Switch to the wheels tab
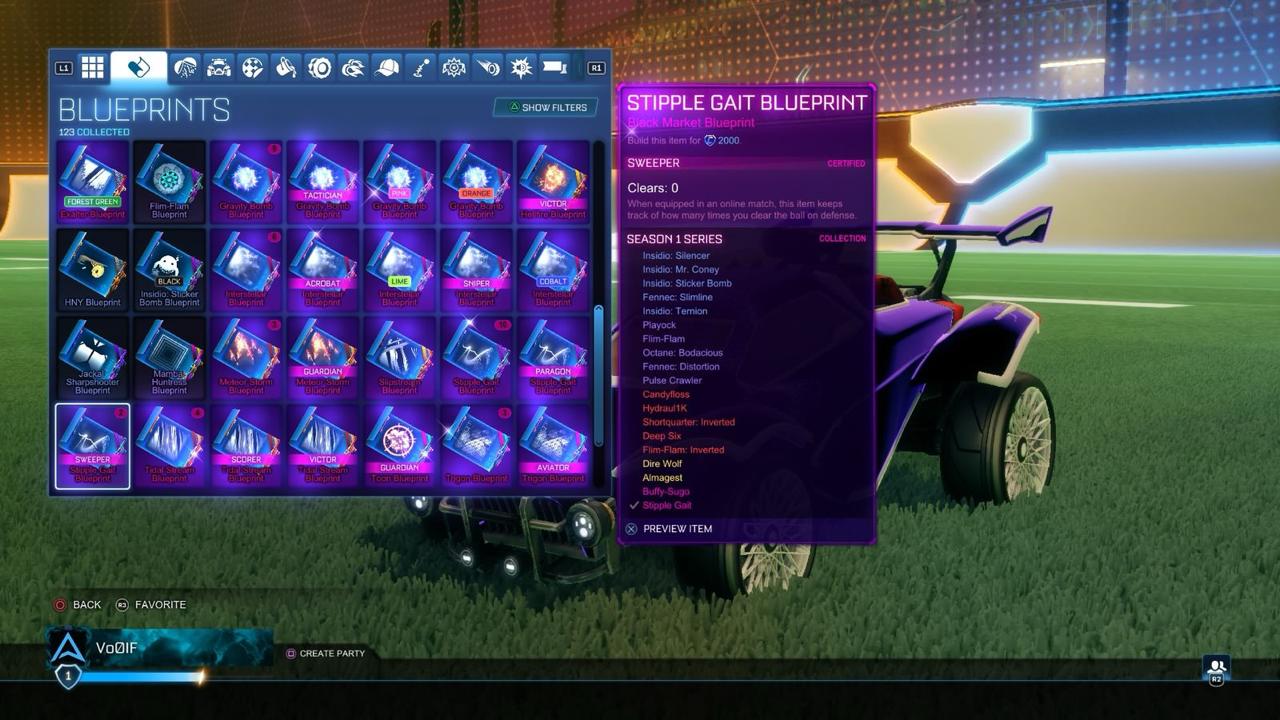 (320, 67)
